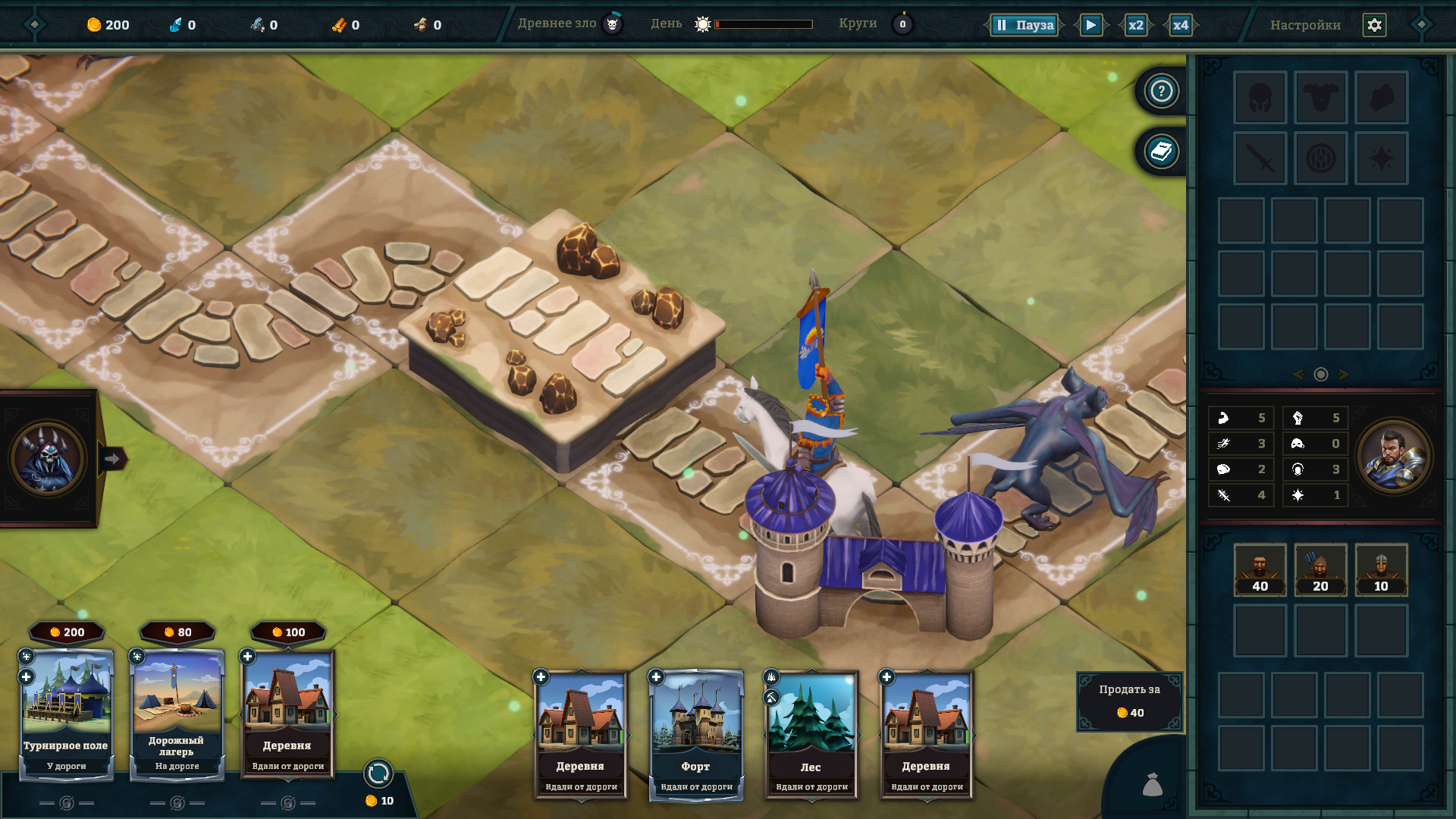Buy the Дорожный лагерь card
Viewport: 1456px width, 819px height.
[x=177, y=713]
